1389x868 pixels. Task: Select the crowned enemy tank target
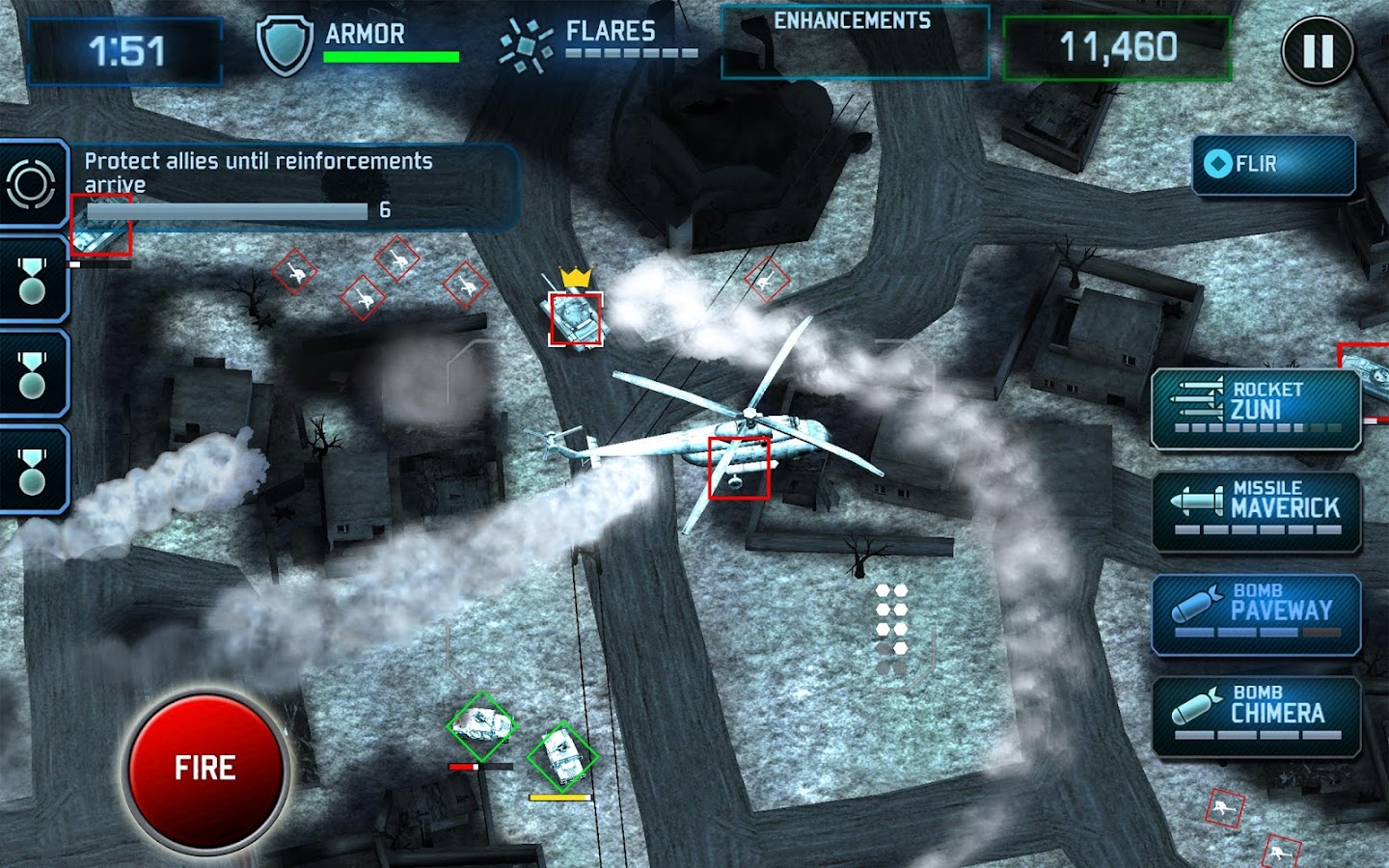pos(576,318)
